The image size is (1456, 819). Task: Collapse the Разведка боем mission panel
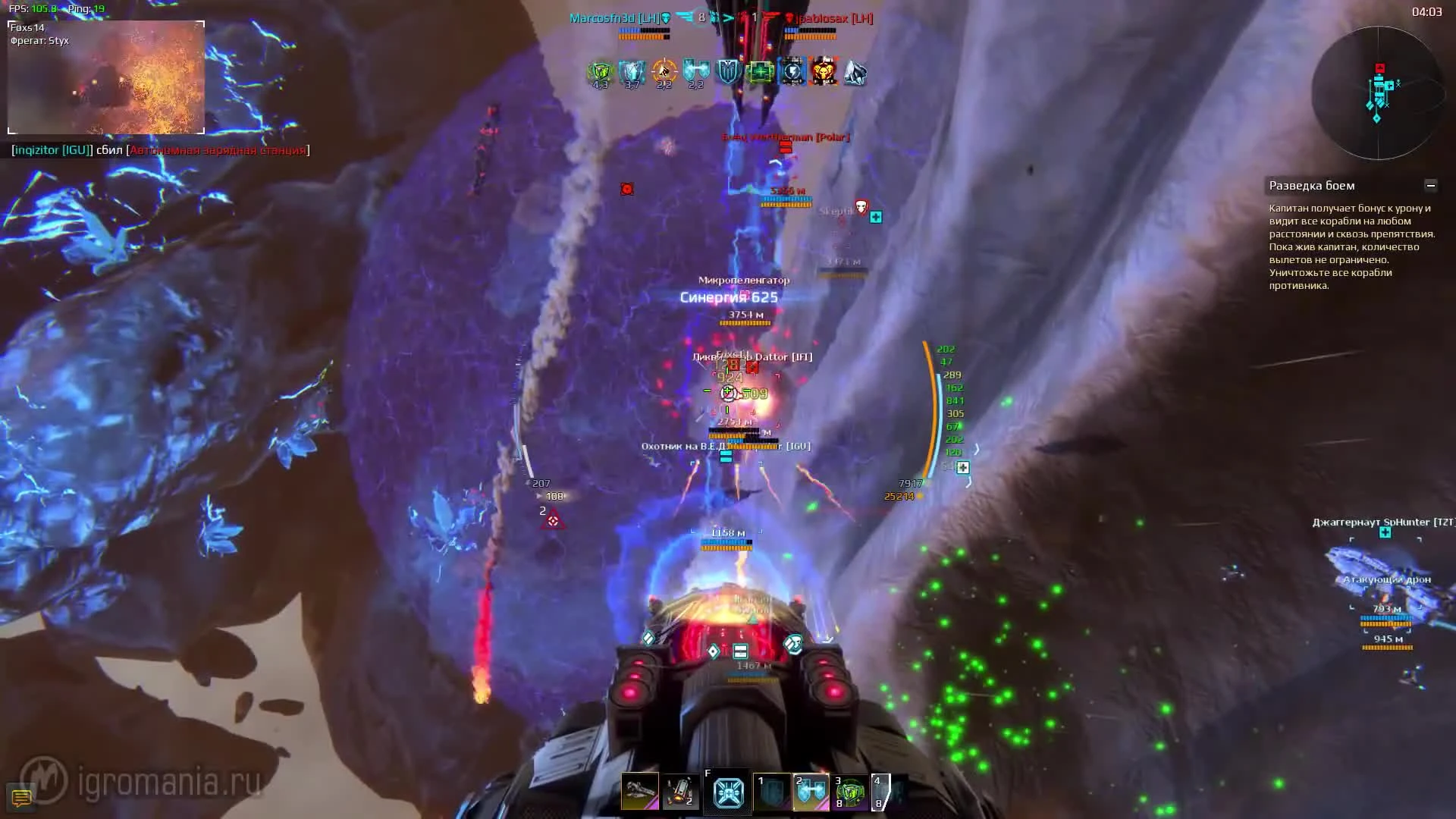point(1432,184)
